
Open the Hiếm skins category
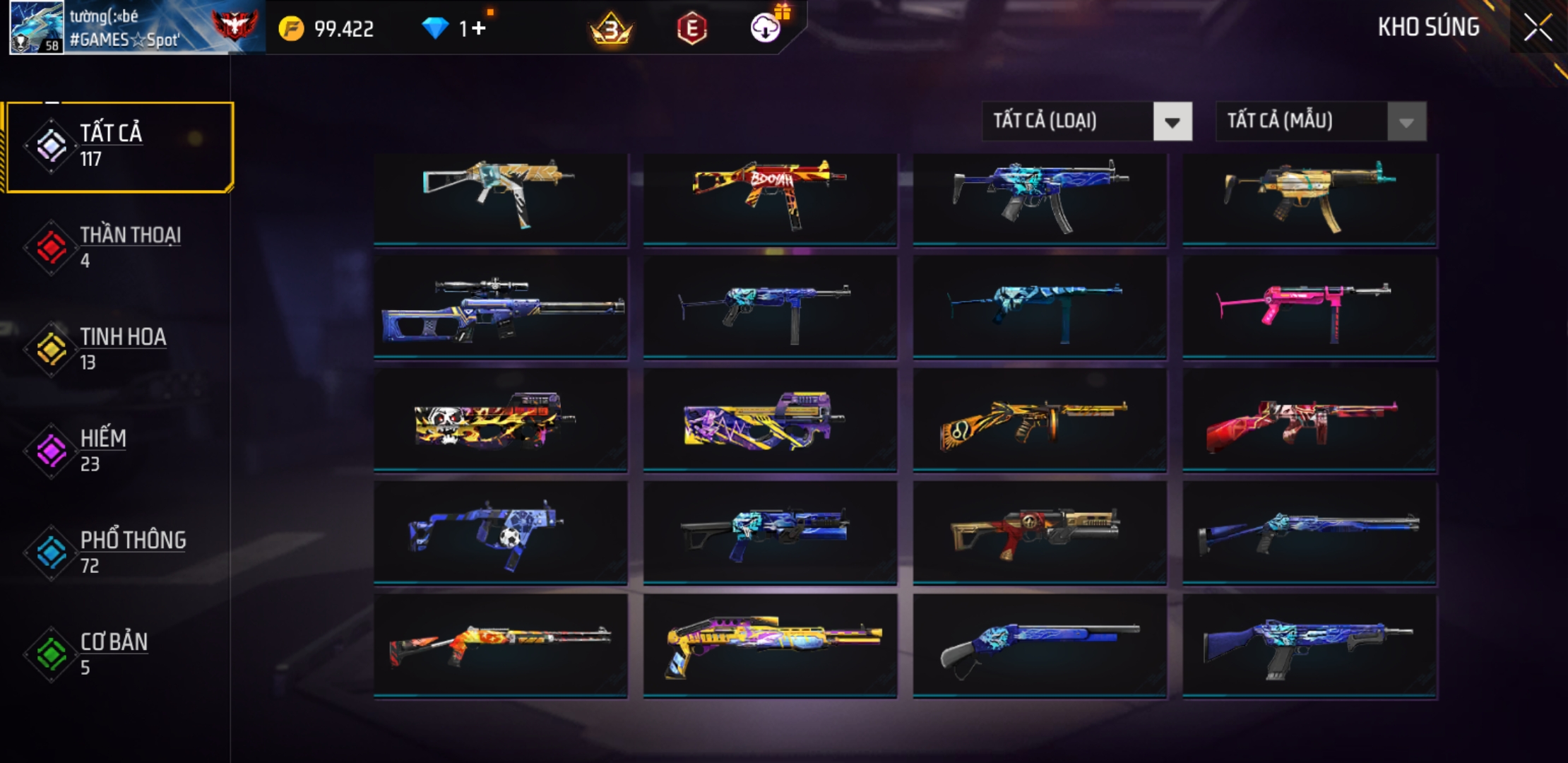point(120,451)
